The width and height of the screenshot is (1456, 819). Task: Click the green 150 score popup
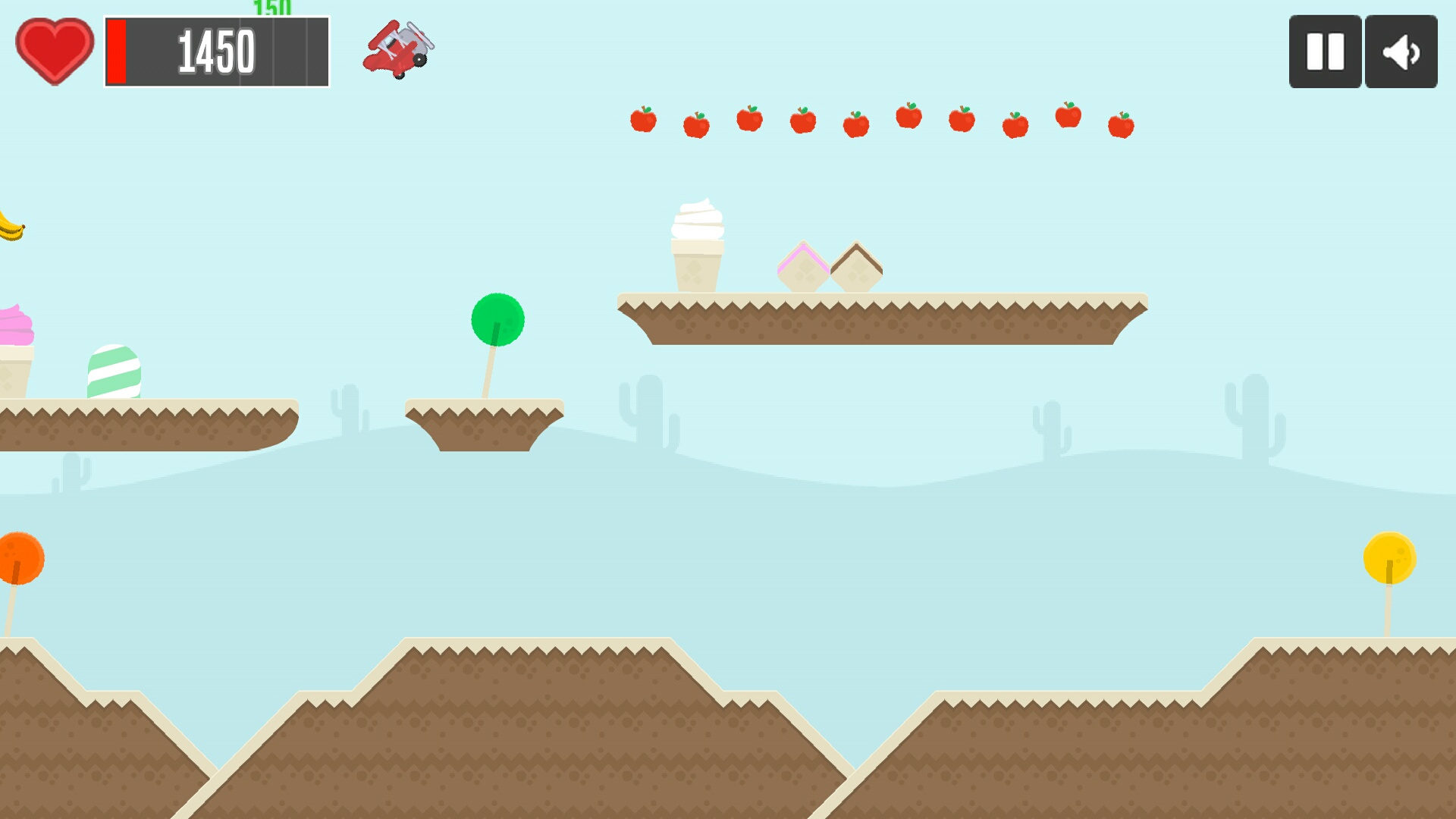click(273, 9)
